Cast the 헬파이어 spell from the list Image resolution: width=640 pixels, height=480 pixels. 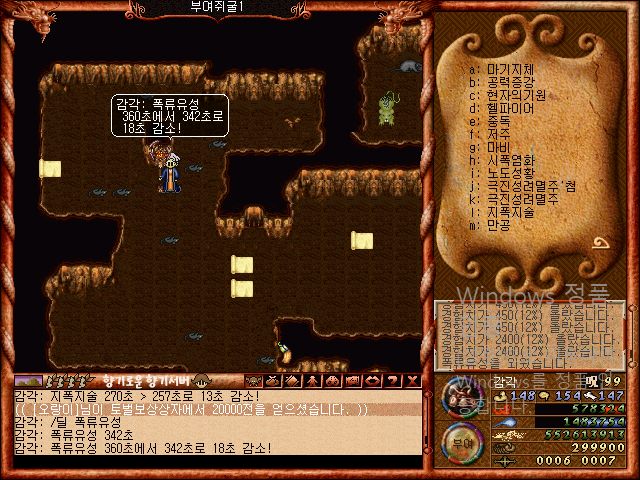[509, 108]
